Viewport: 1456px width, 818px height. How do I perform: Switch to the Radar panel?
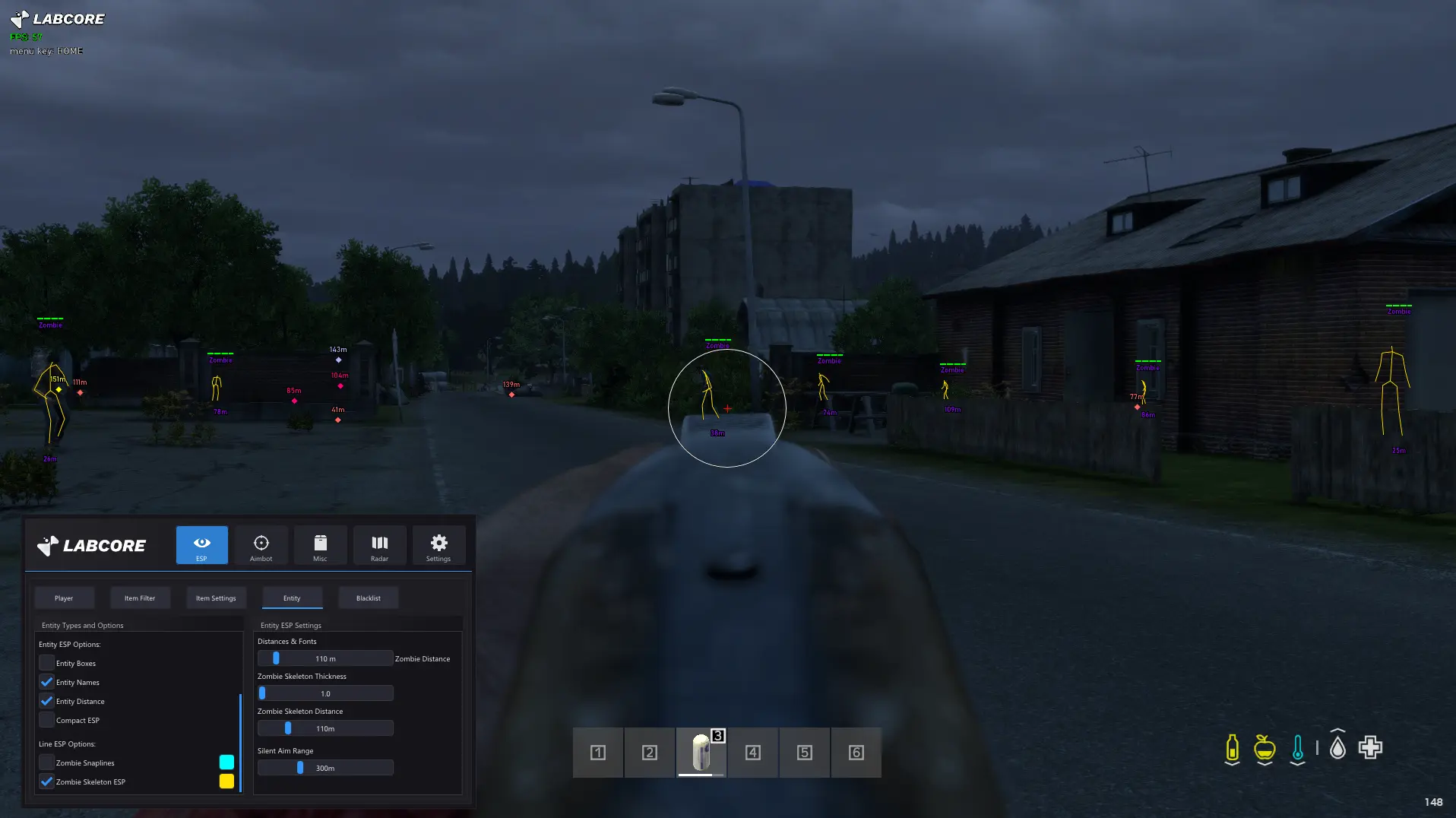pyautogui.click(x=379, y=544)
